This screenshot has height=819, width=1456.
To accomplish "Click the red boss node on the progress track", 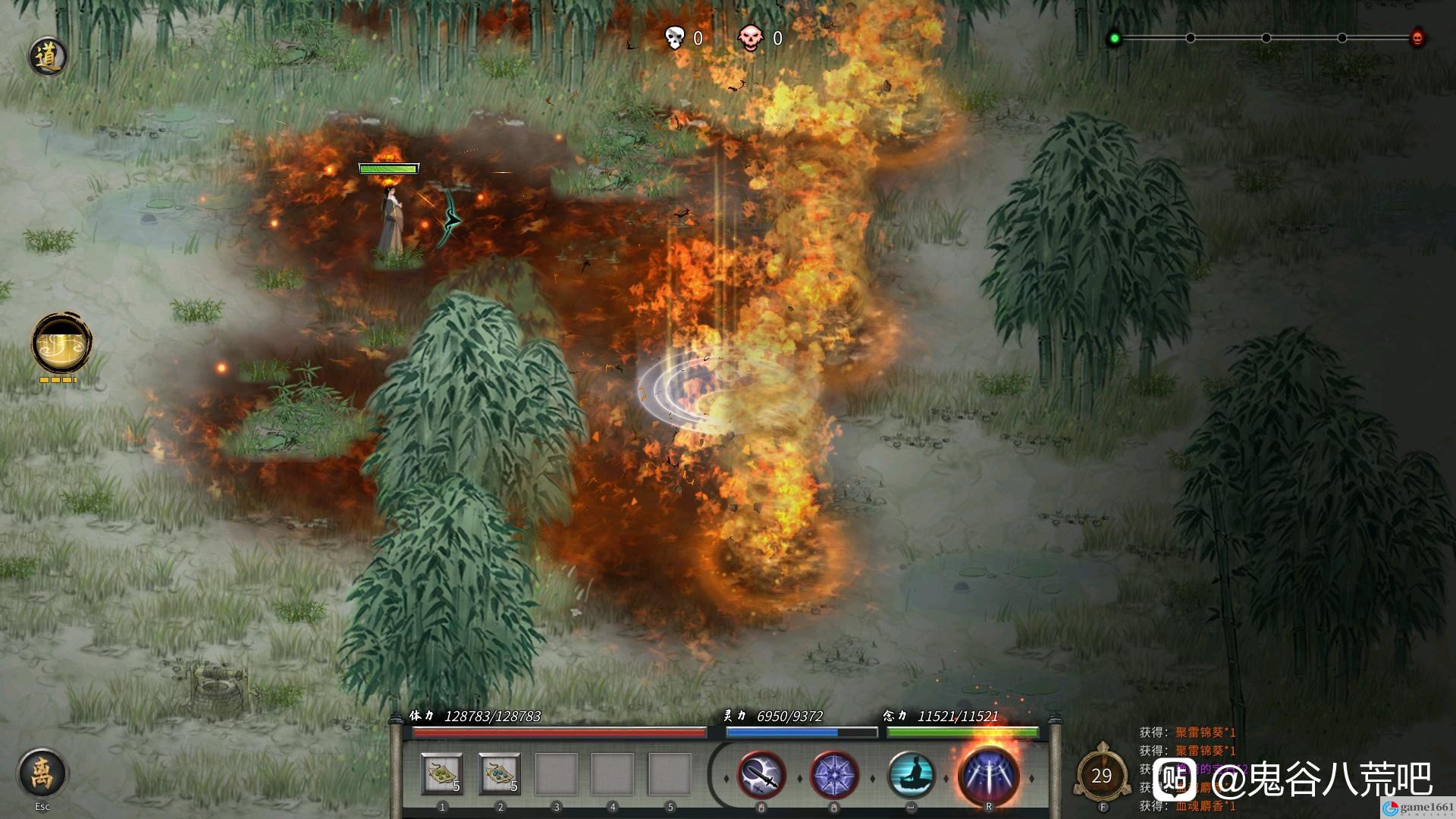I will (1417, 38).
